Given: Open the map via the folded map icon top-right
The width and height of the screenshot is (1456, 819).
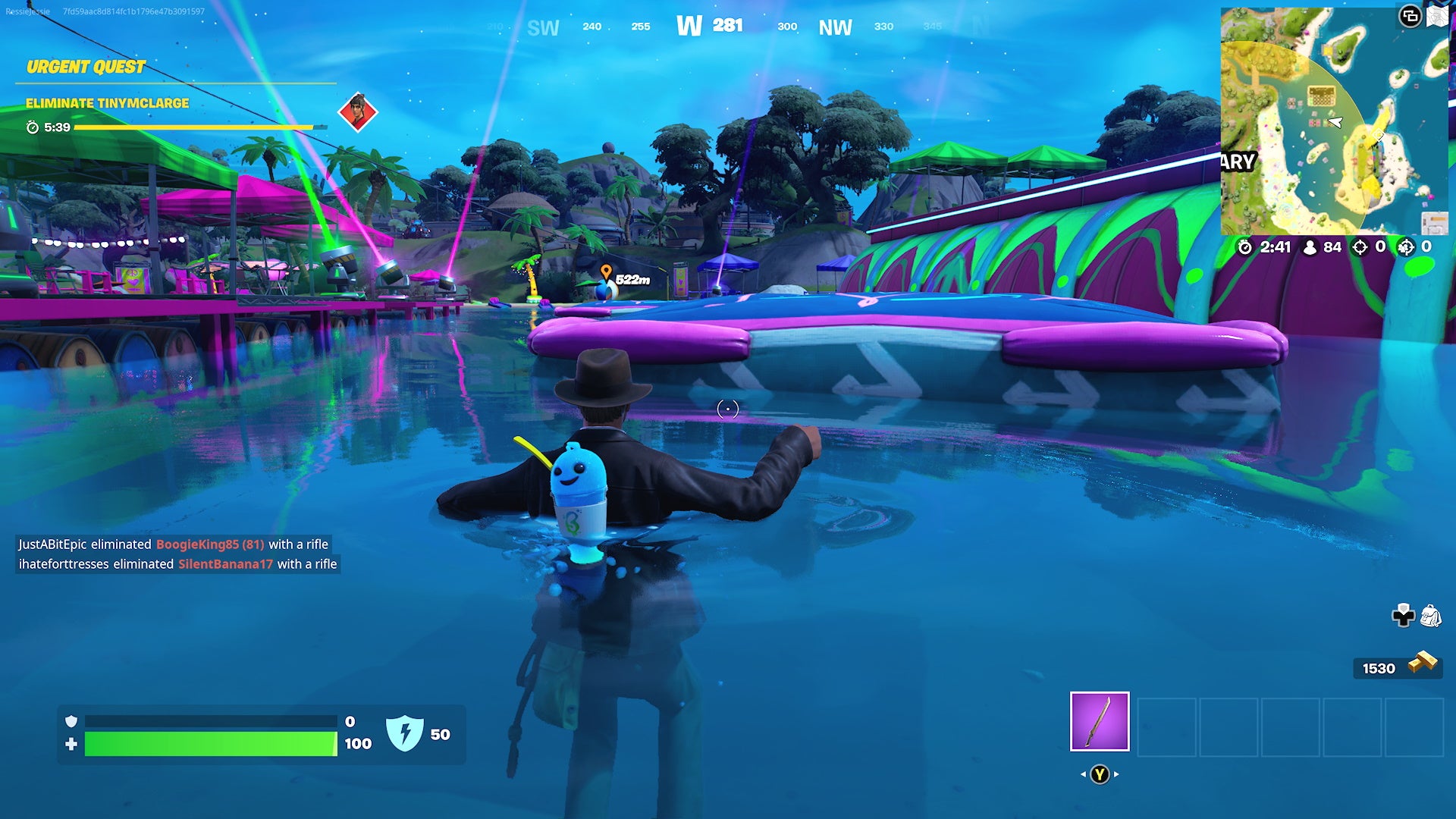Looking at the screenshot, I should [1438, 15].
